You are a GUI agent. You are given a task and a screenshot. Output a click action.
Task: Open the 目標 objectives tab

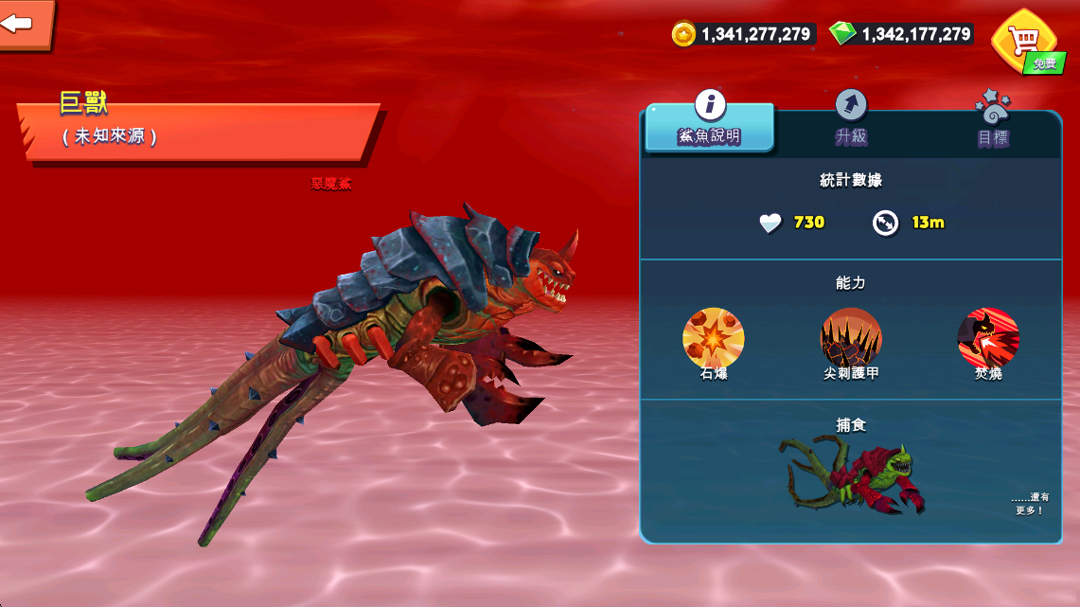992,121
